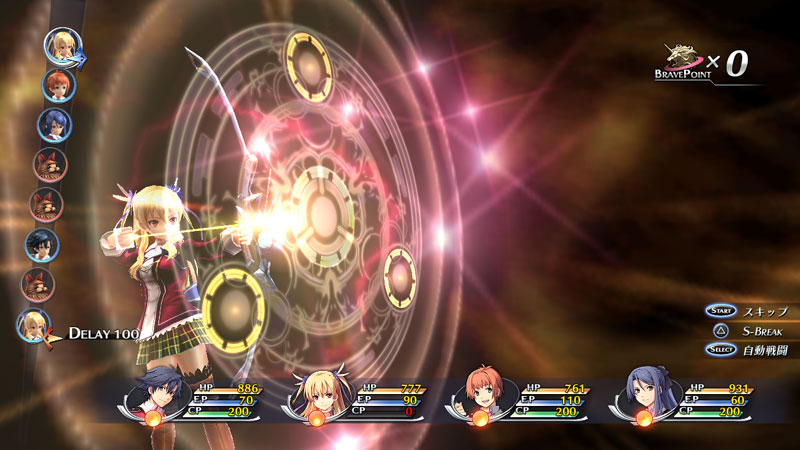Click blue-haired Laura in the turn order
The height and width of the screenshot is (450, 800).
54,124
